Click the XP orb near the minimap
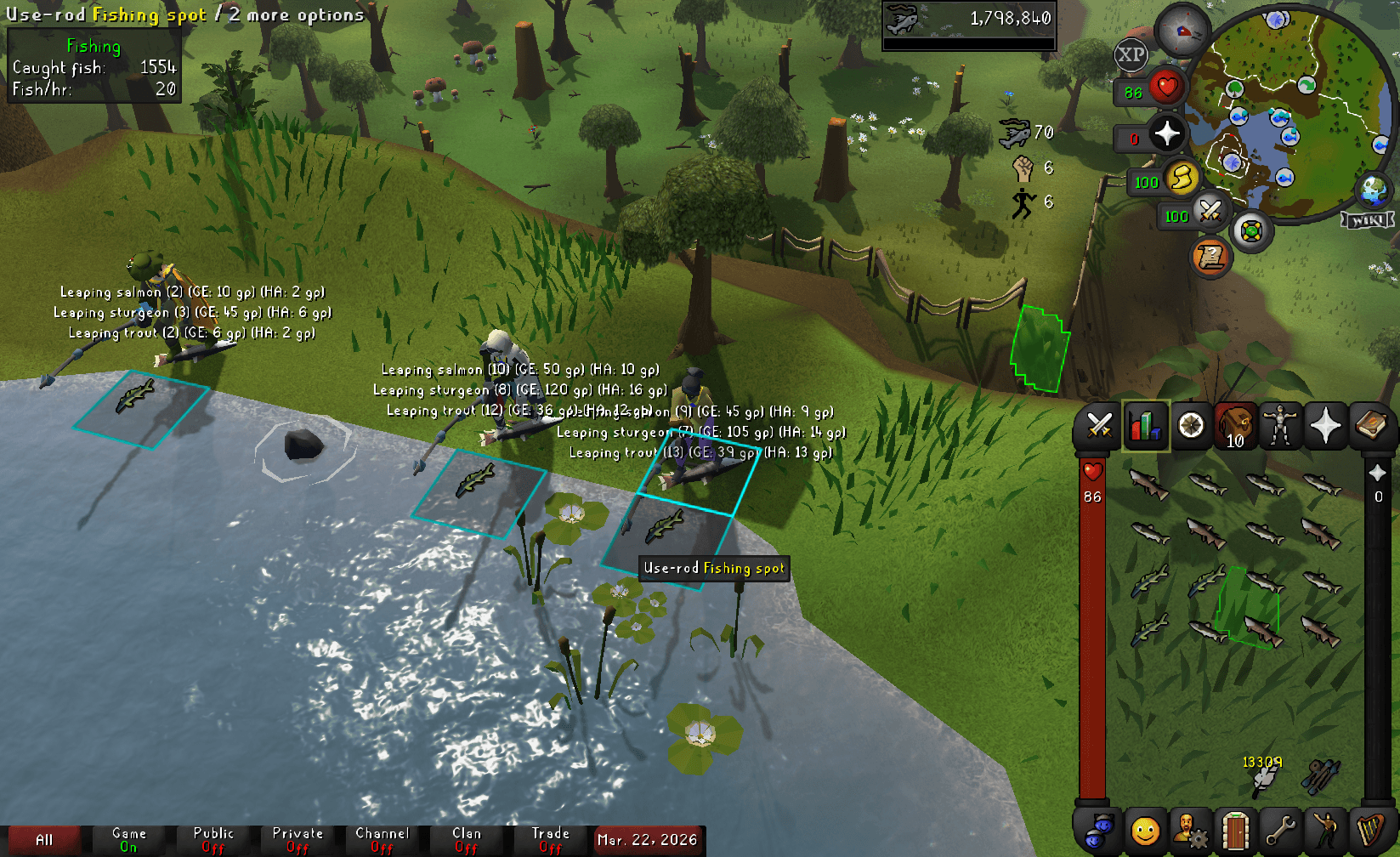This screenshot has height=857, width=1400. click(1130, 56)
